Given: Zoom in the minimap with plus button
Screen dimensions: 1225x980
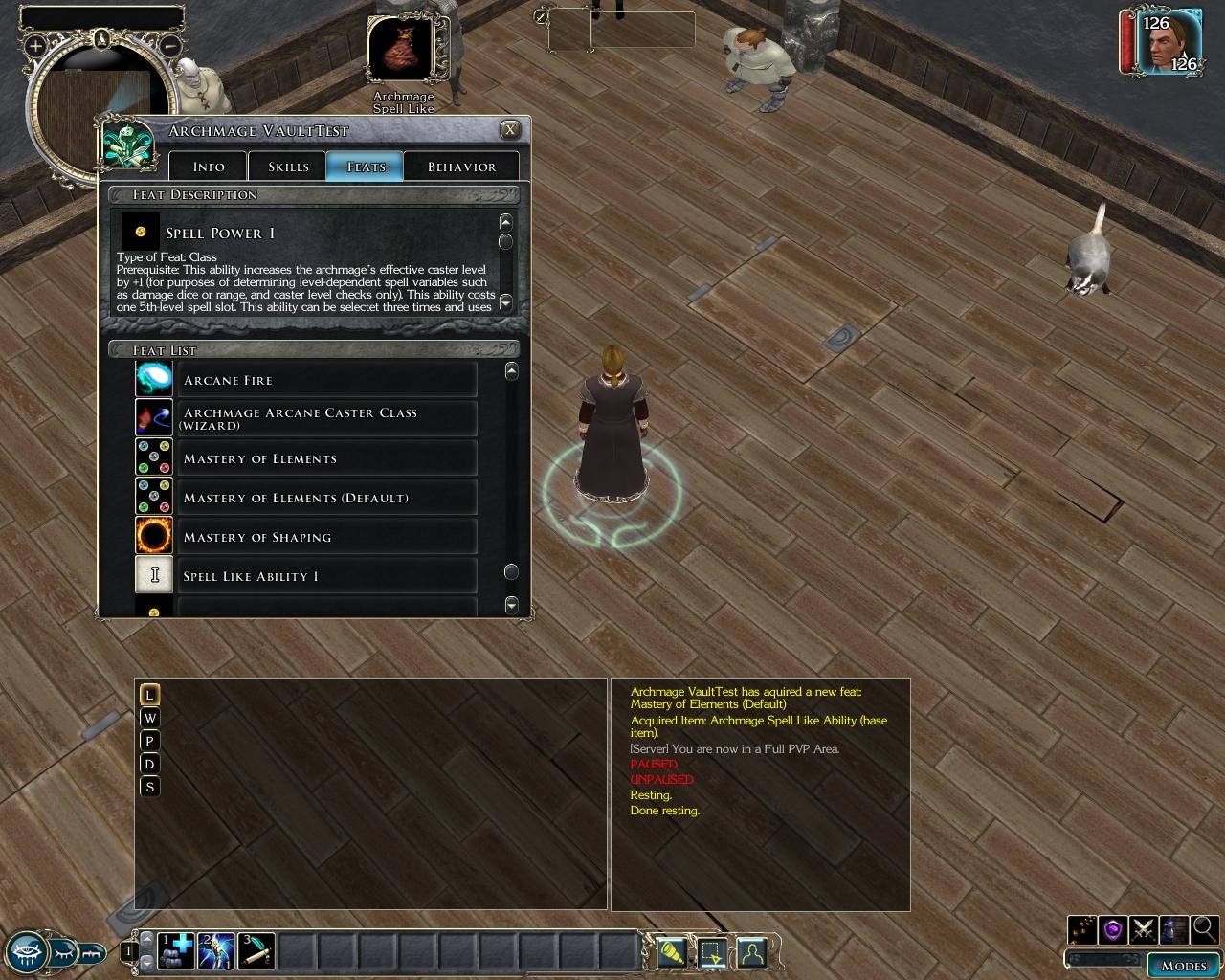Looking at the screenshot, I should pos(35,45).
